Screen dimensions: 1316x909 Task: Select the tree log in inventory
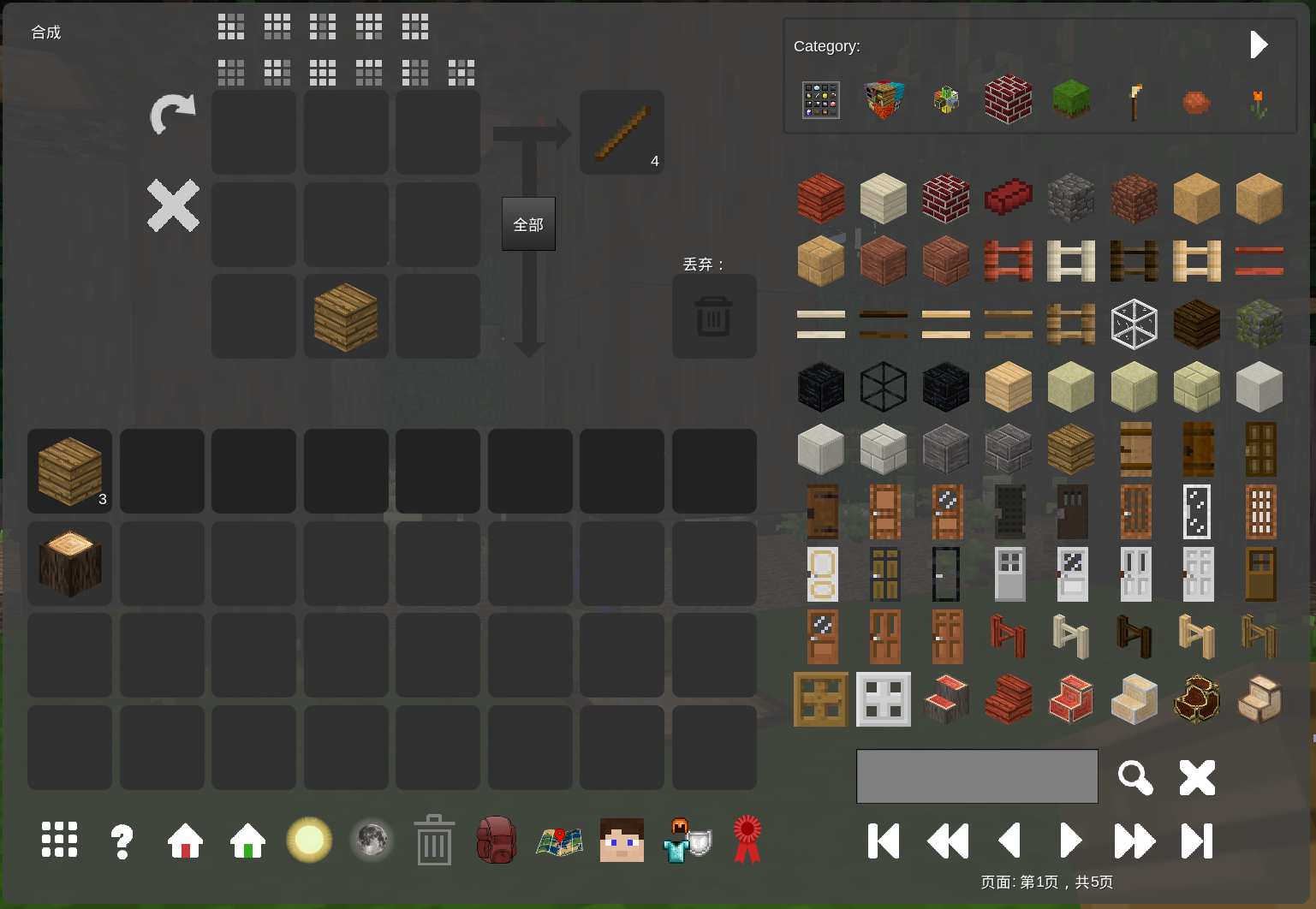coord(69,563)
